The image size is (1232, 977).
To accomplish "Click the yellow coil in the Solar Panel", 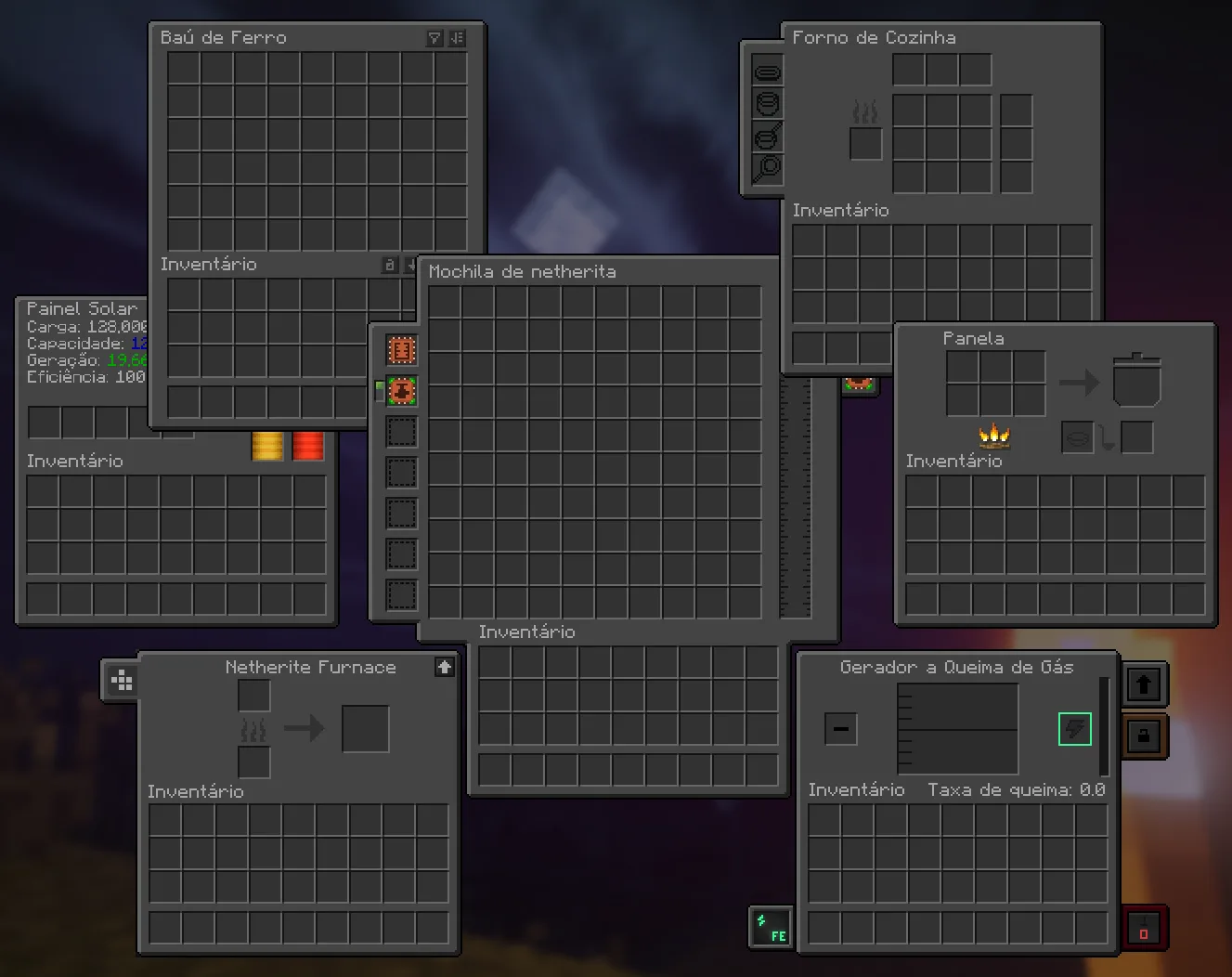I will tap(267, 446).
